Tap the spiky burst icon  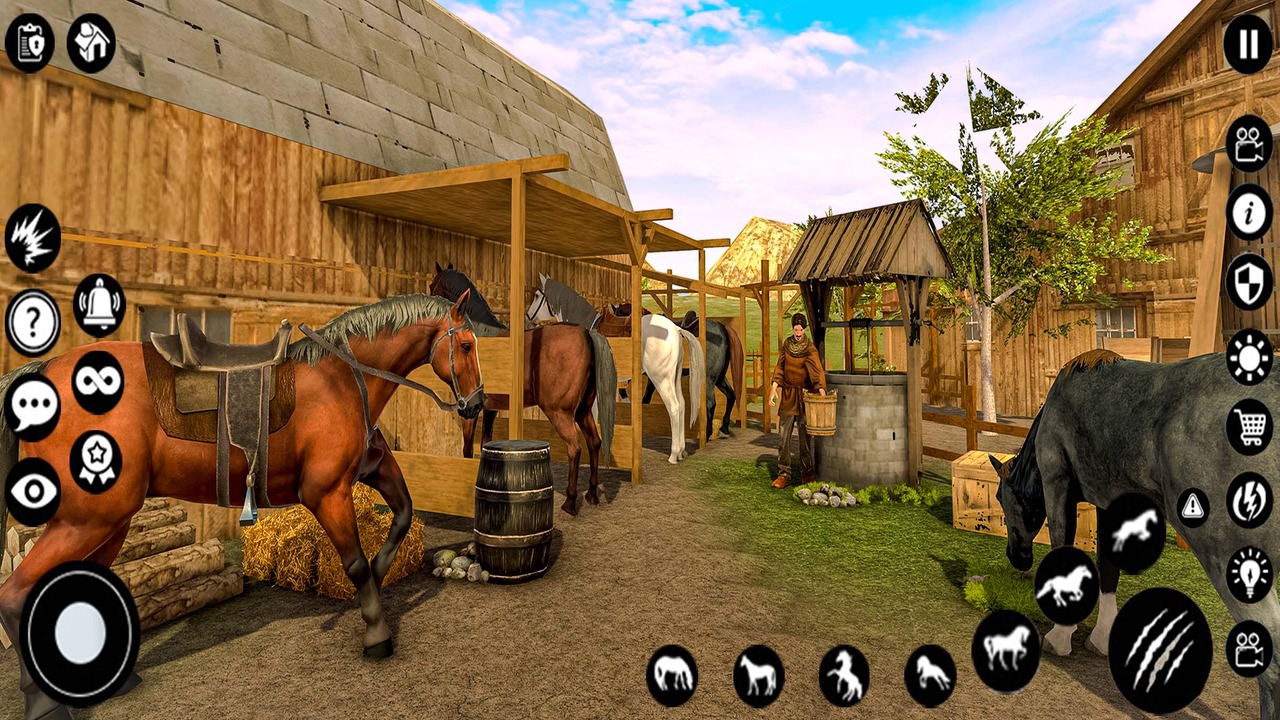pyautogui.click(x=33, y=238)
